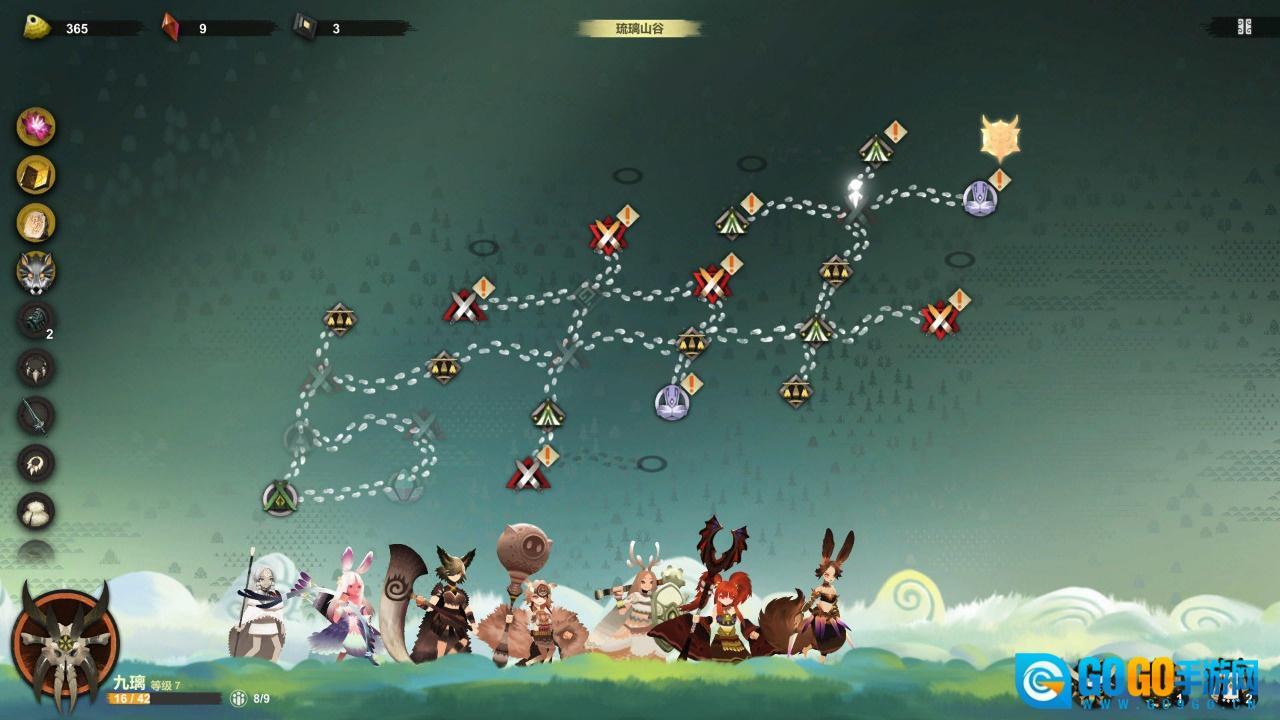Click the golden cube relic icon
The width and height of the screenshot is (1280, 720).
click(x=36, y=175)
